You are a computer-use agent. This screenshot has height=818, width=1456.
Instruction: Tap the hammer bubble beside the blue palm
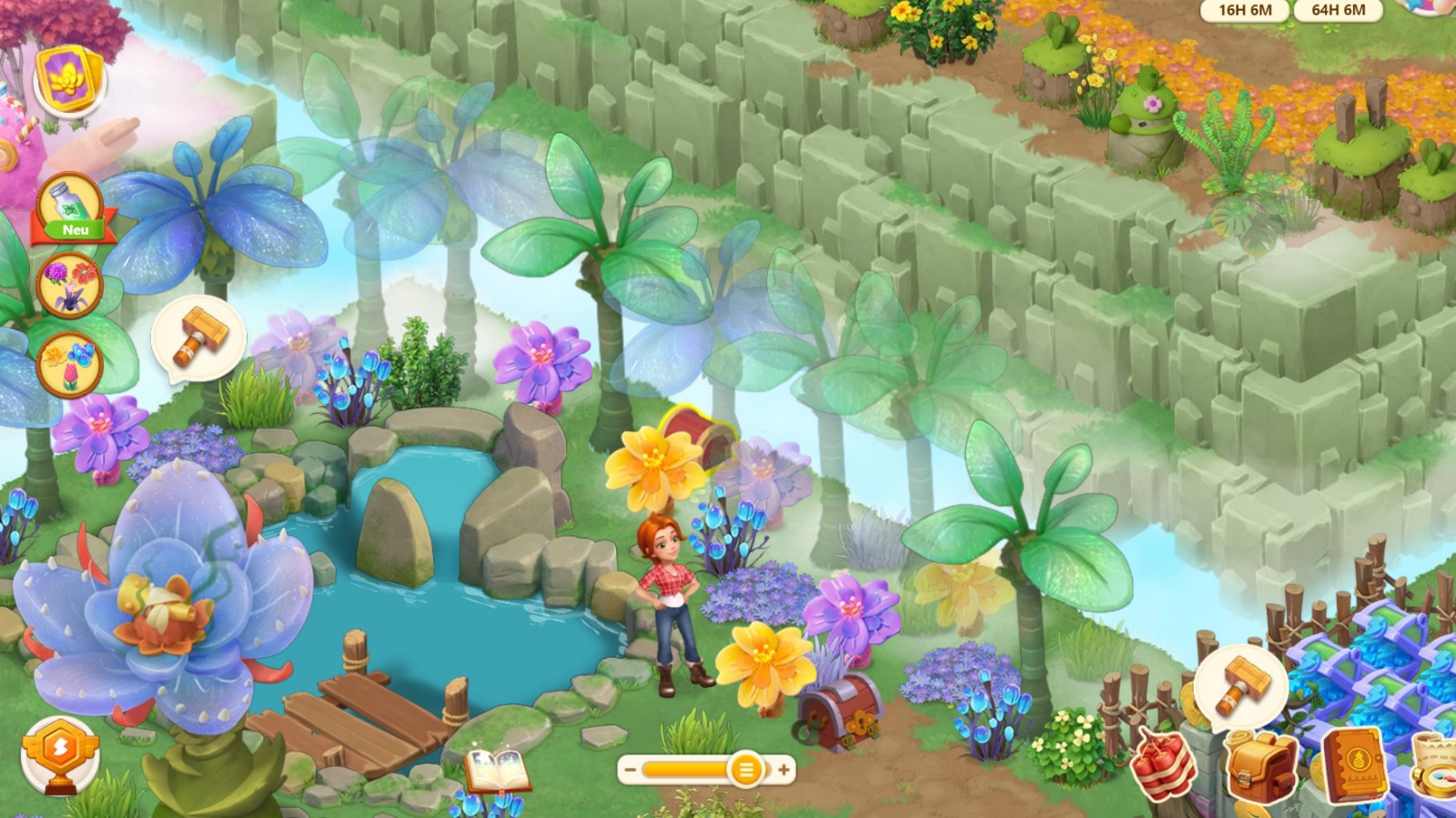(197, 337)
